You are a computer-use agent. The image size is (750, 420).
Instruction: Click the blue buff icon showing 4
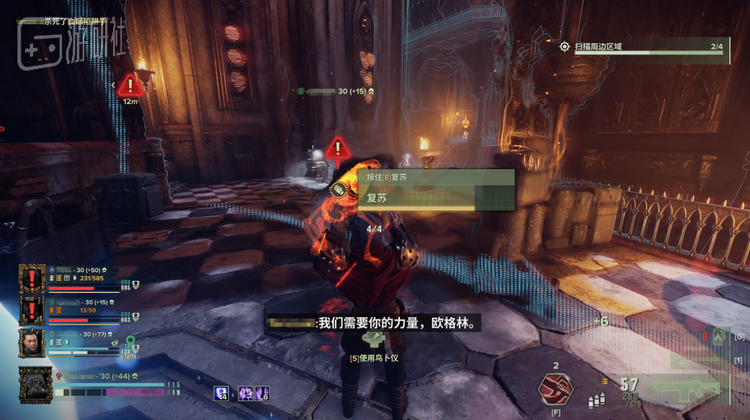(222, 394)
